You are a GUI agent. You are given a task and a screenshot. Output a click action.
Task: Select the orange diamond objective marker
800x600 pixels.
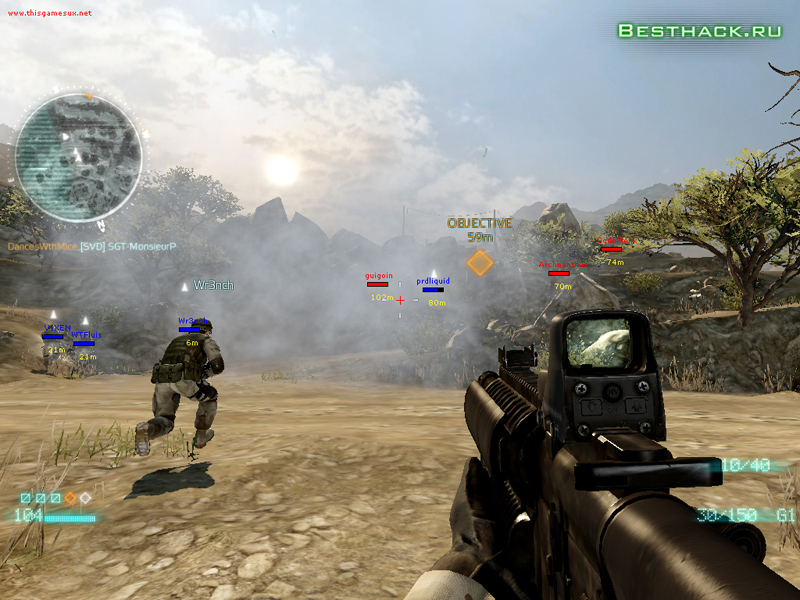[480, 263]
